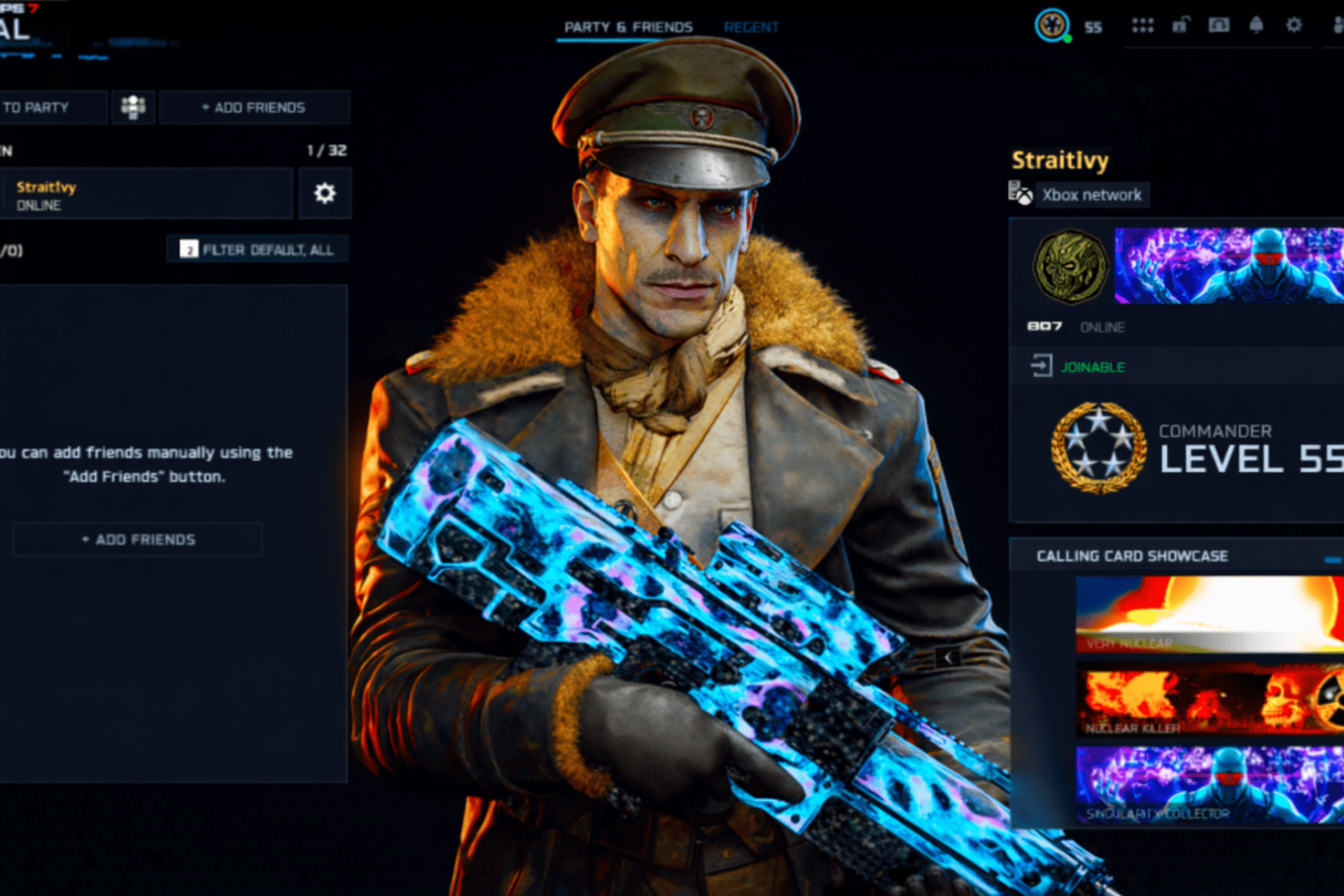Open the player rank emblem in top bar
Screen dimensions: 1344x896
coord(1051,26)
